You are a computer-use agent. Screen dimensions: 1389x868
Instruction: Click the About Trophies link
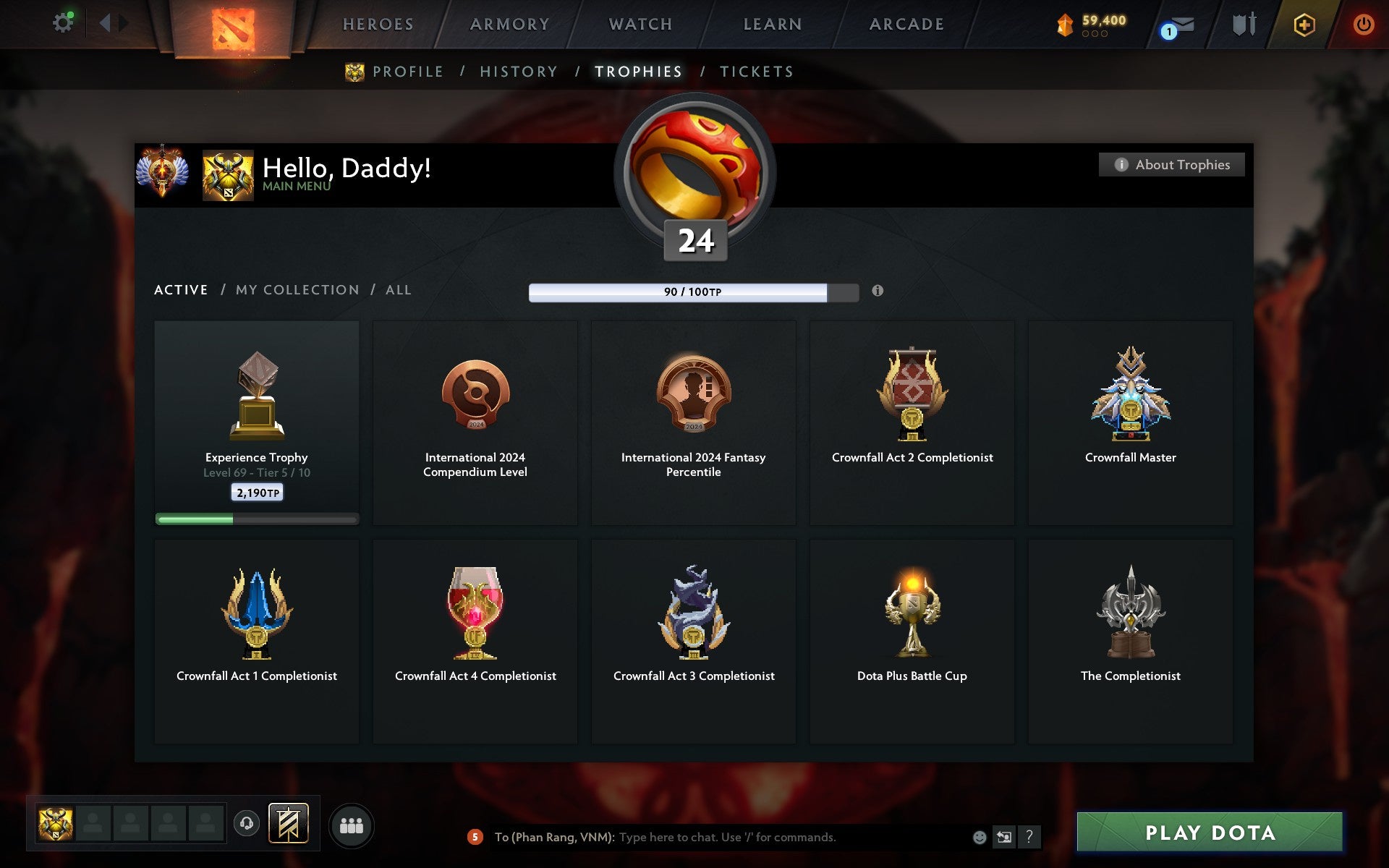point(1171,164)
